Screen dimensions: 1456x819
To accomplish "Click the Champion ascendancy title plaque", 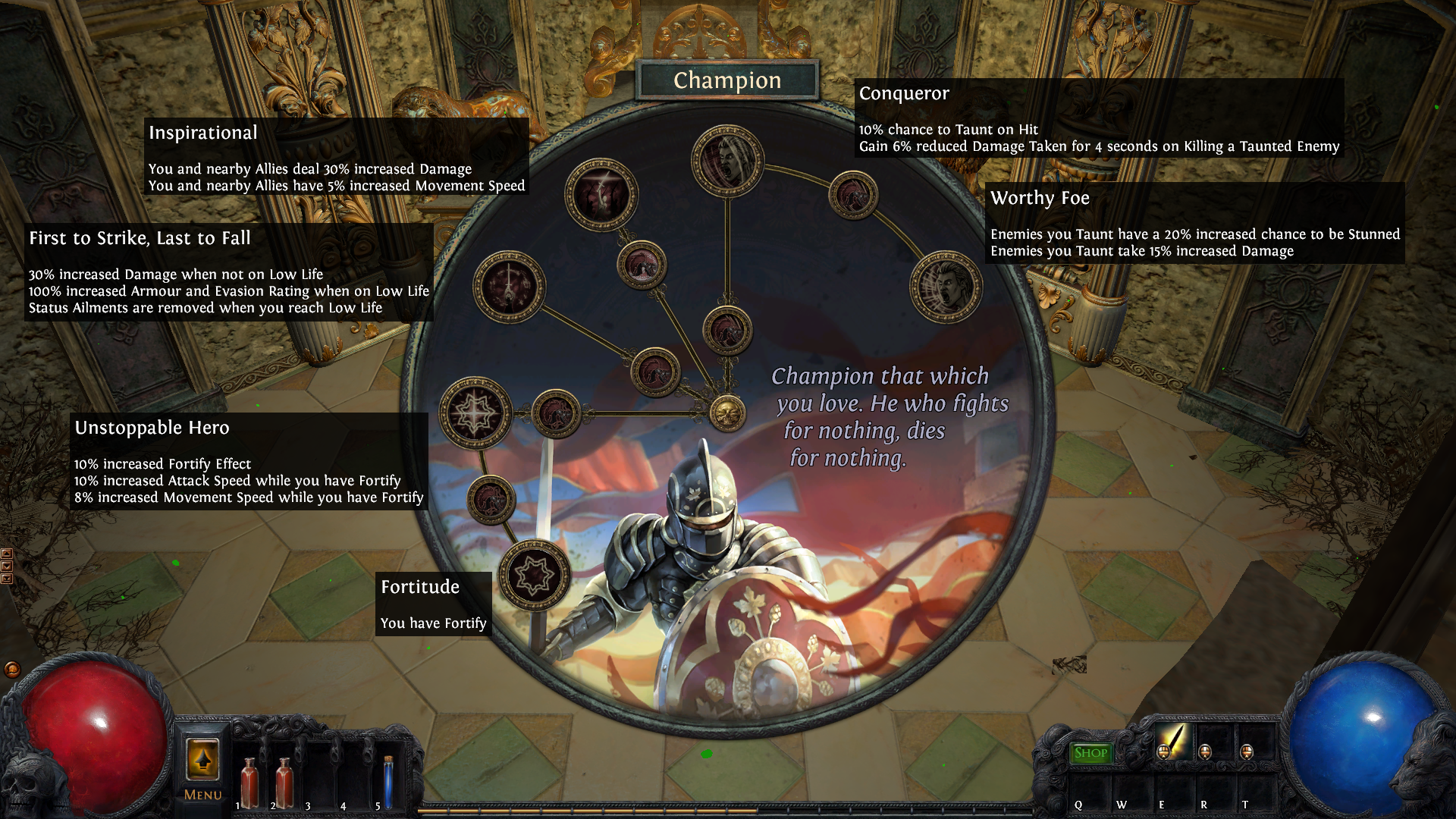I will tap(727, 80).
